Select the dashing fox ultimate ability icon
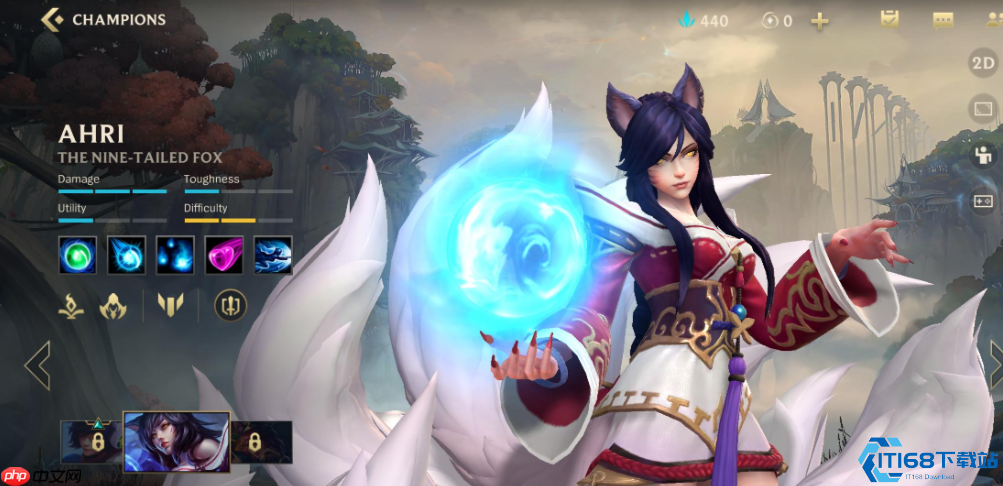The image size is (1003, 486). click(x=273, y=255)
